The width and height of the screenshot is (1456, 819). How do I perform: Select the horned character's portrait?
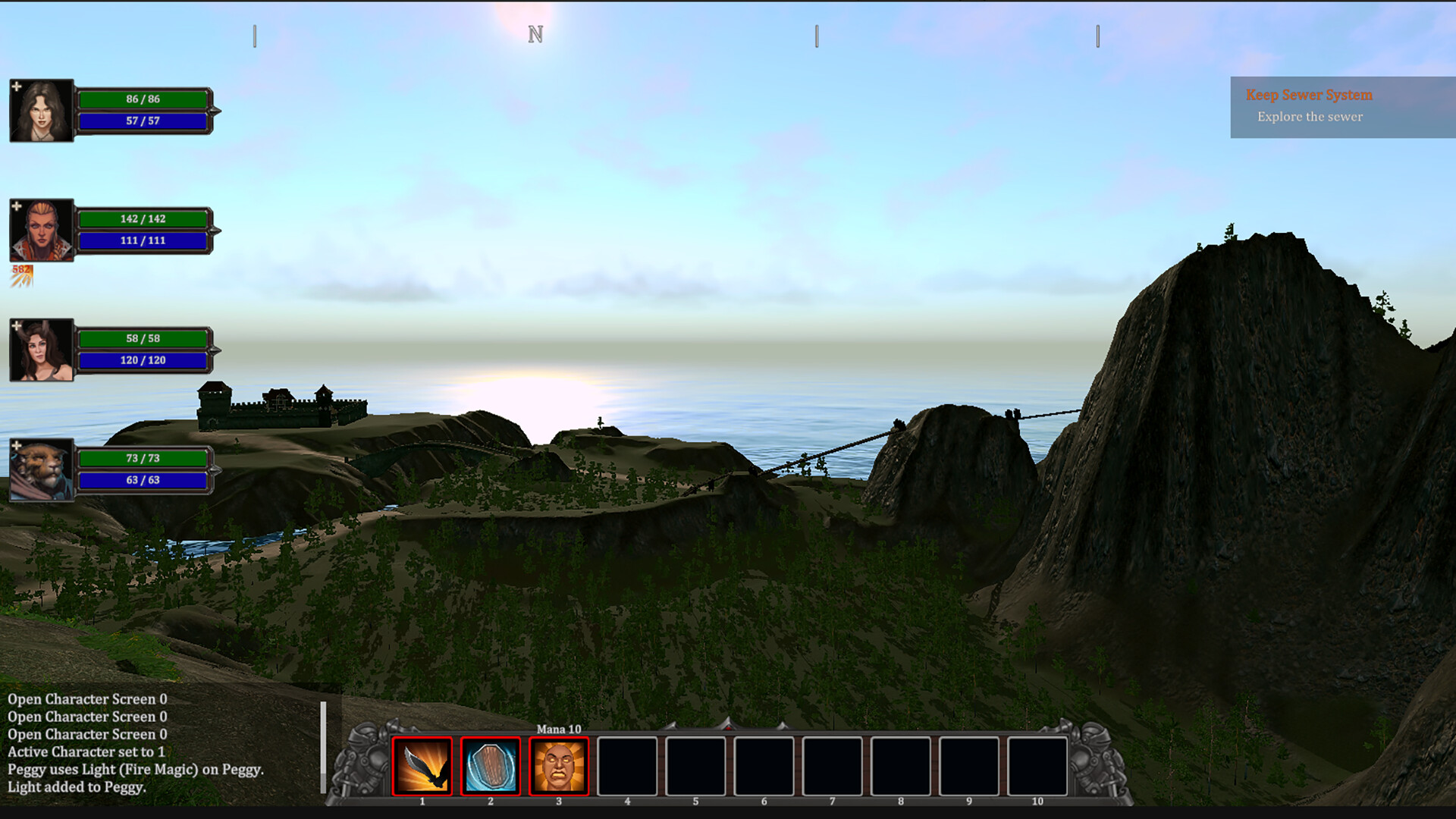(41, 350)
